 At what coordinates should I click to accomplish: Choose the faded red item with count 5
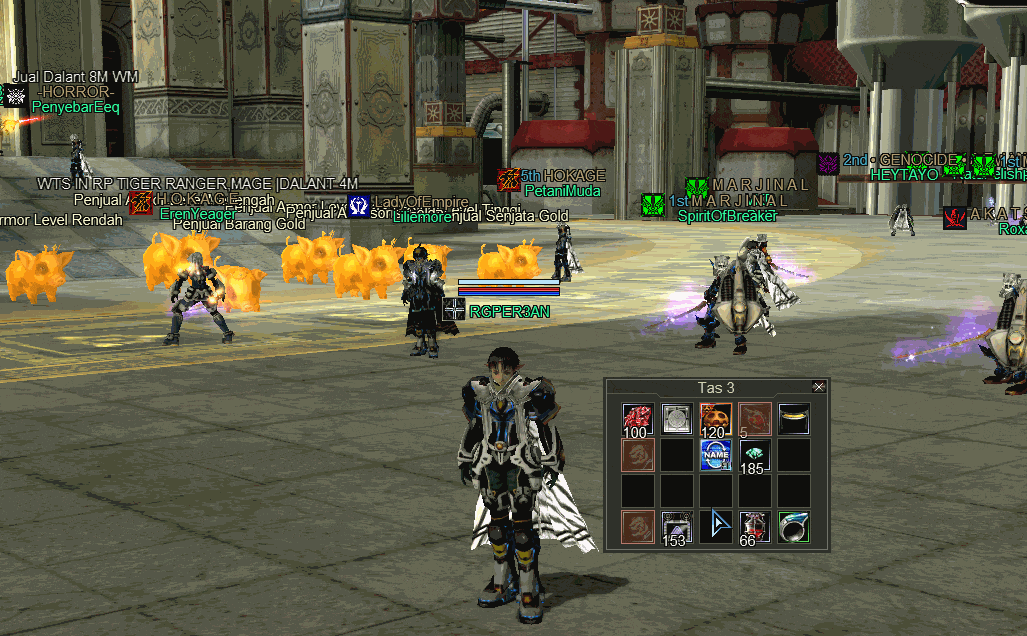[754, 419]
